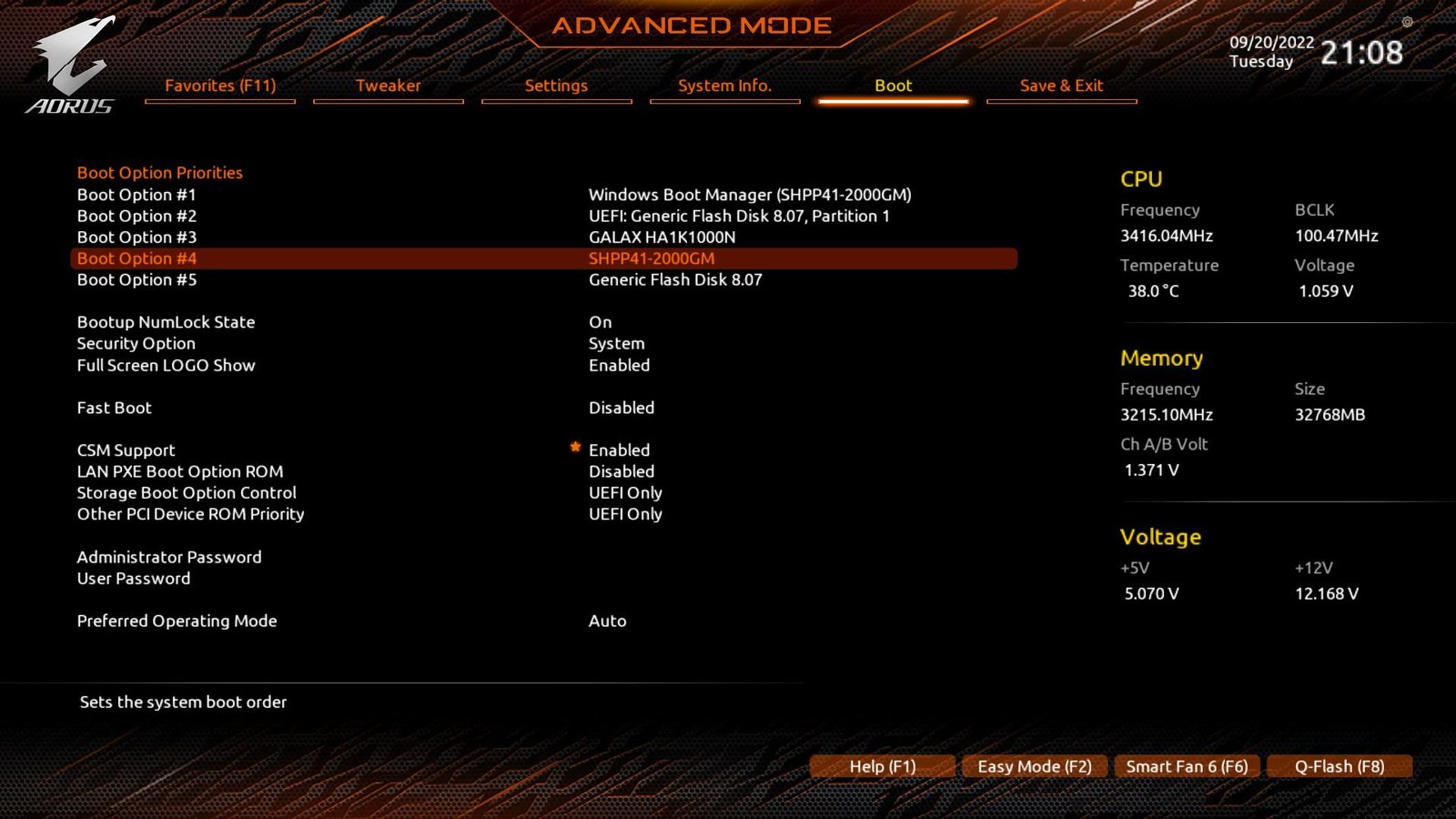Change LAN PXE Boot Option ROM setting
1456x819 pixels.
pyautogui.click(x=622, y=471)
